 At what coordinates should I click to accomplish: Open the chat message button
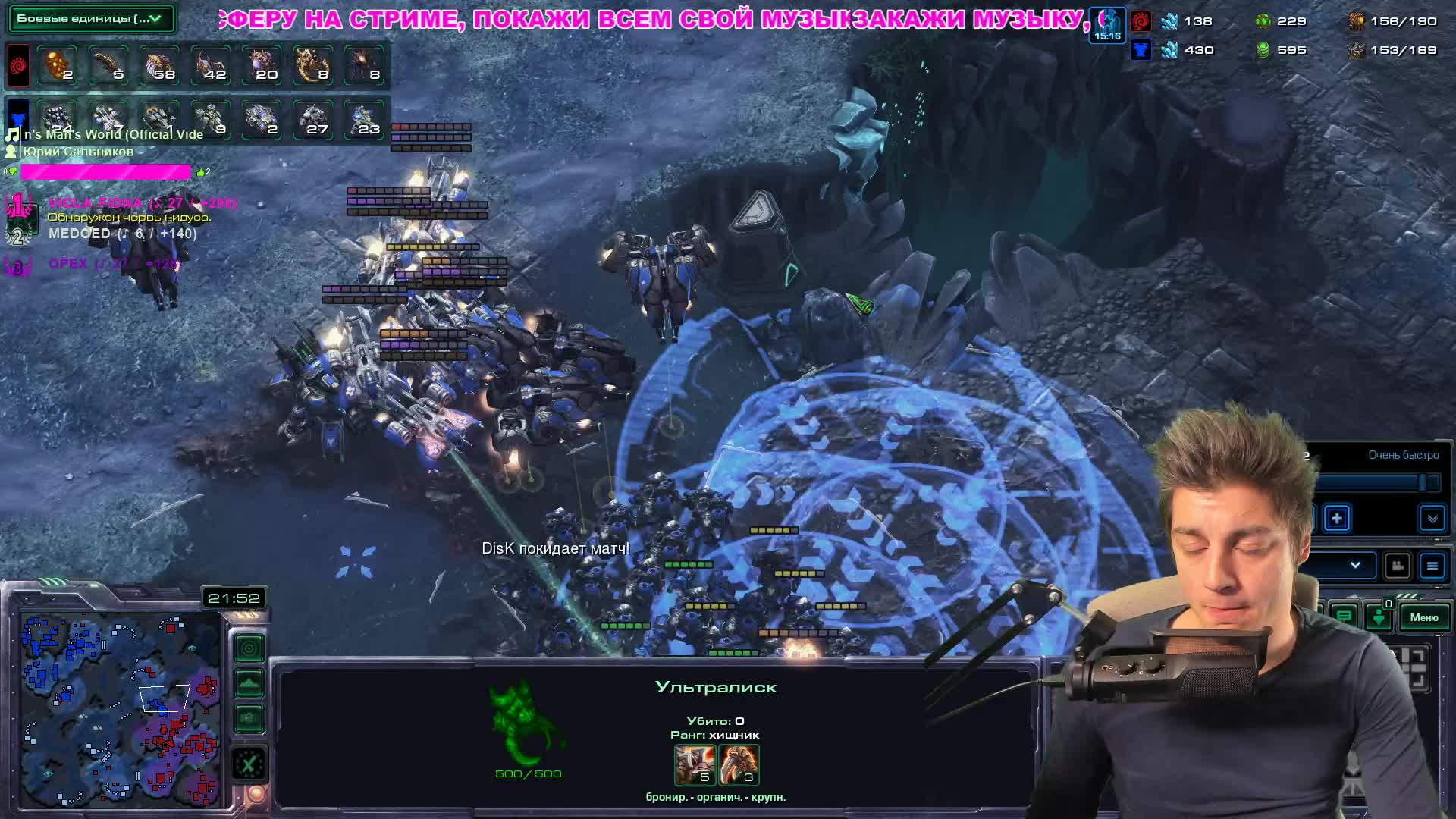point(1344,617)
